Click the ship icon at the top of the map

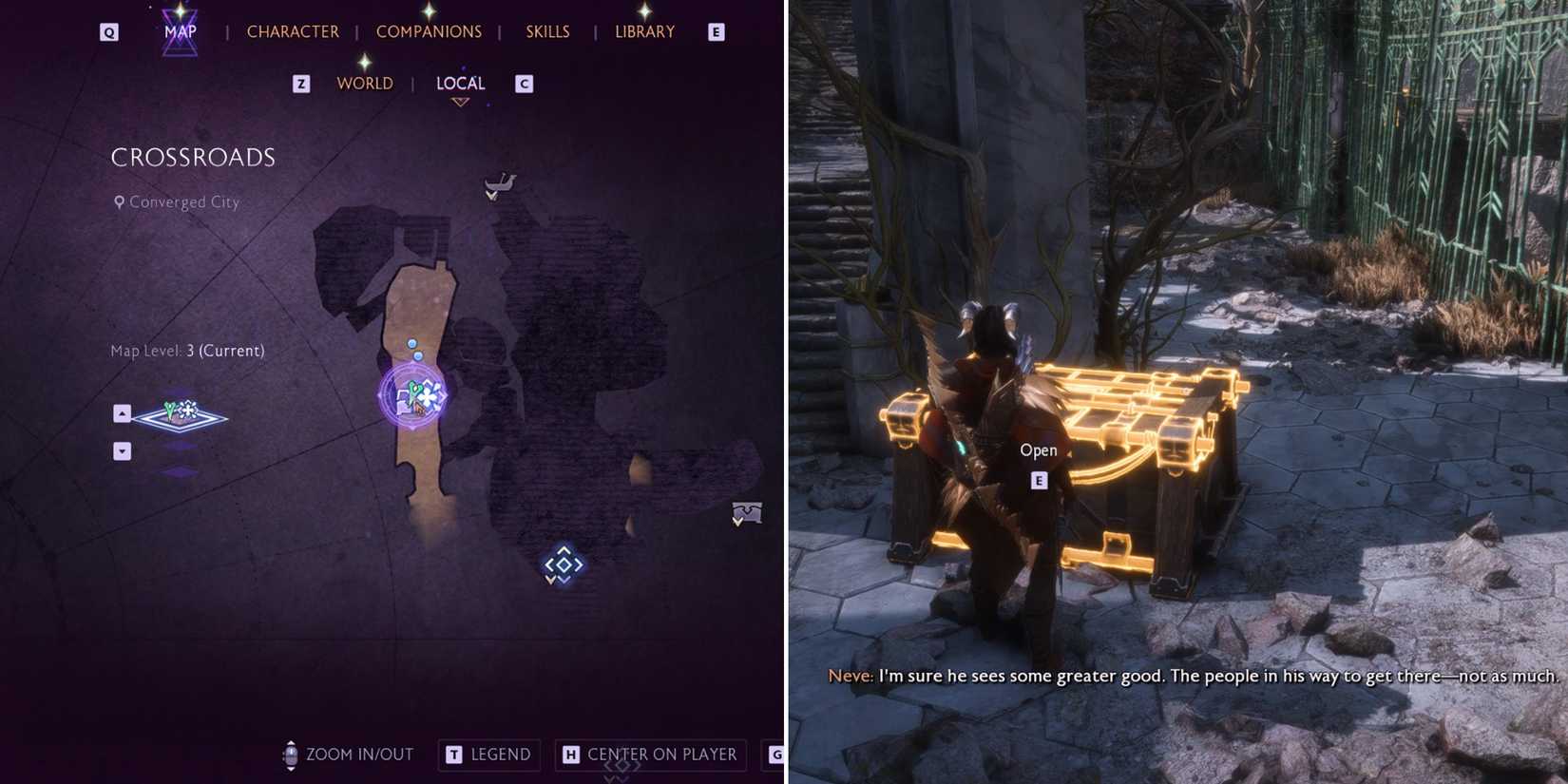[501, 182]
